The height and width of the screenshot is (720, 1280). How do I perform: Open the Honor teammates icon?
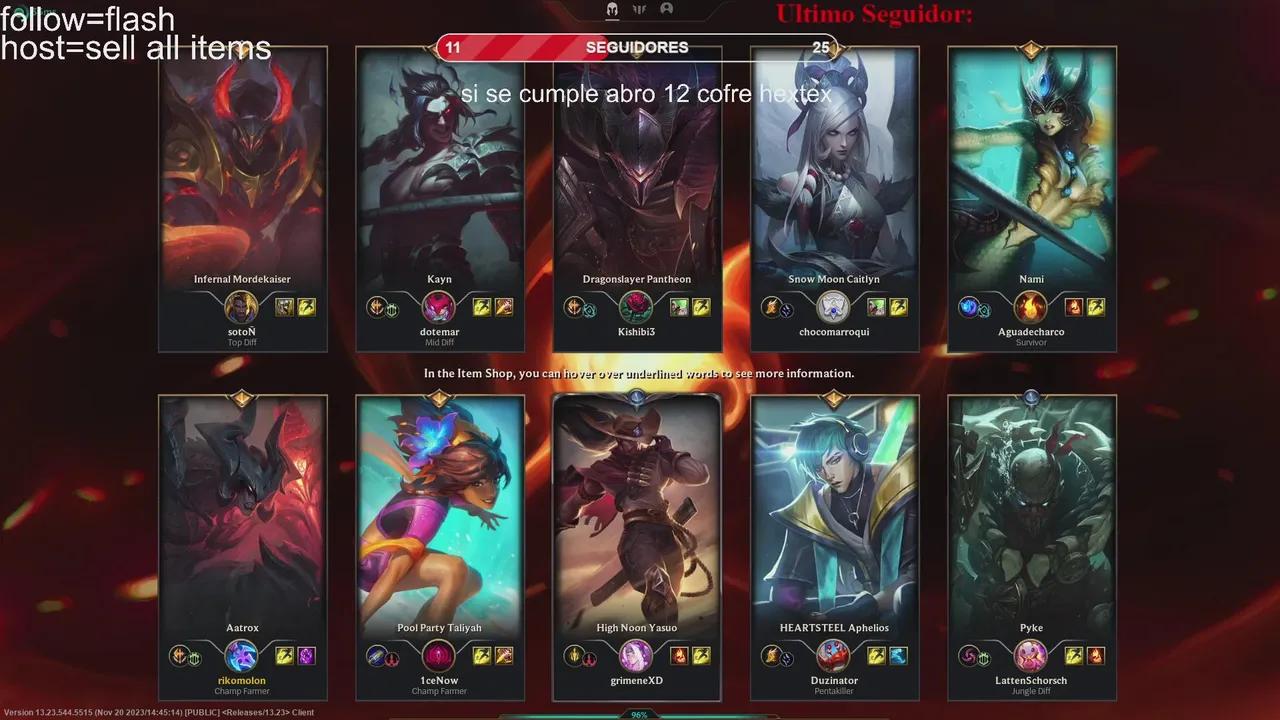tap(667, 9)
